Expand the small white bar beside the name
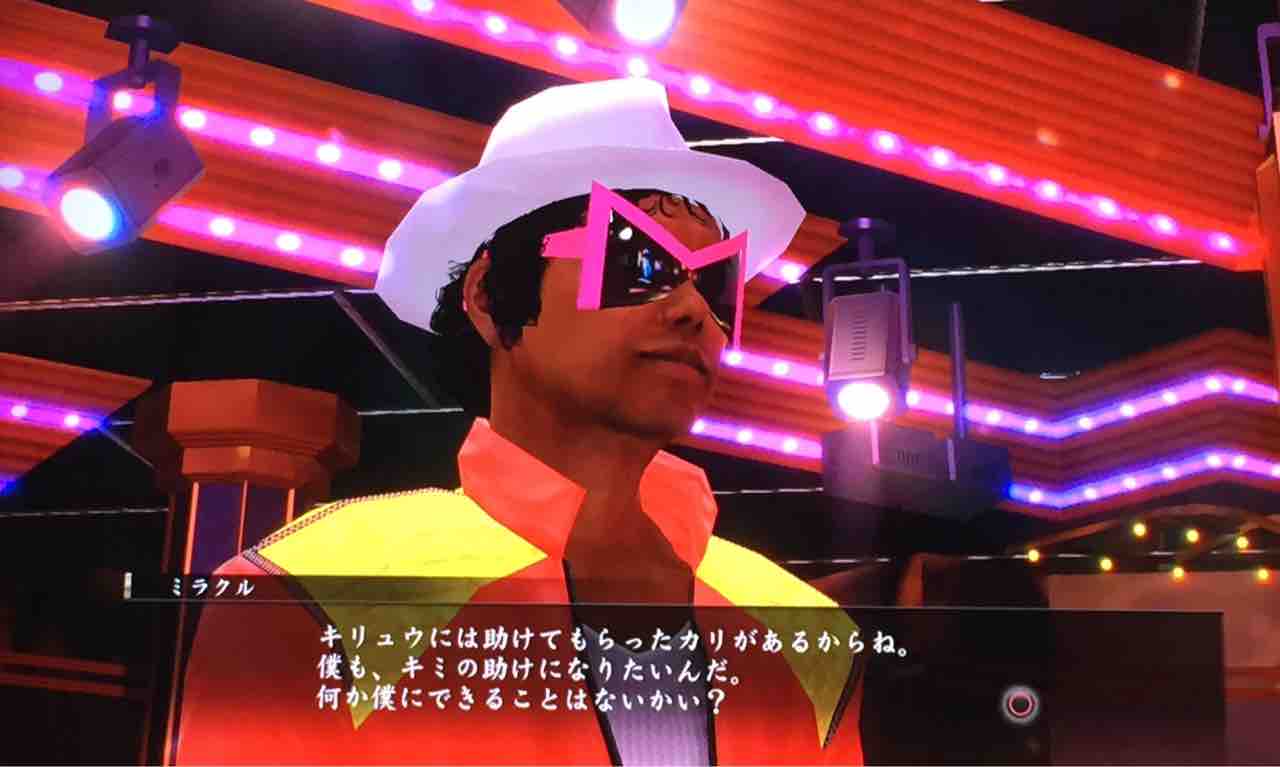Image resolution: width=1280 pixels, height=767 pixels. point(127,584)
